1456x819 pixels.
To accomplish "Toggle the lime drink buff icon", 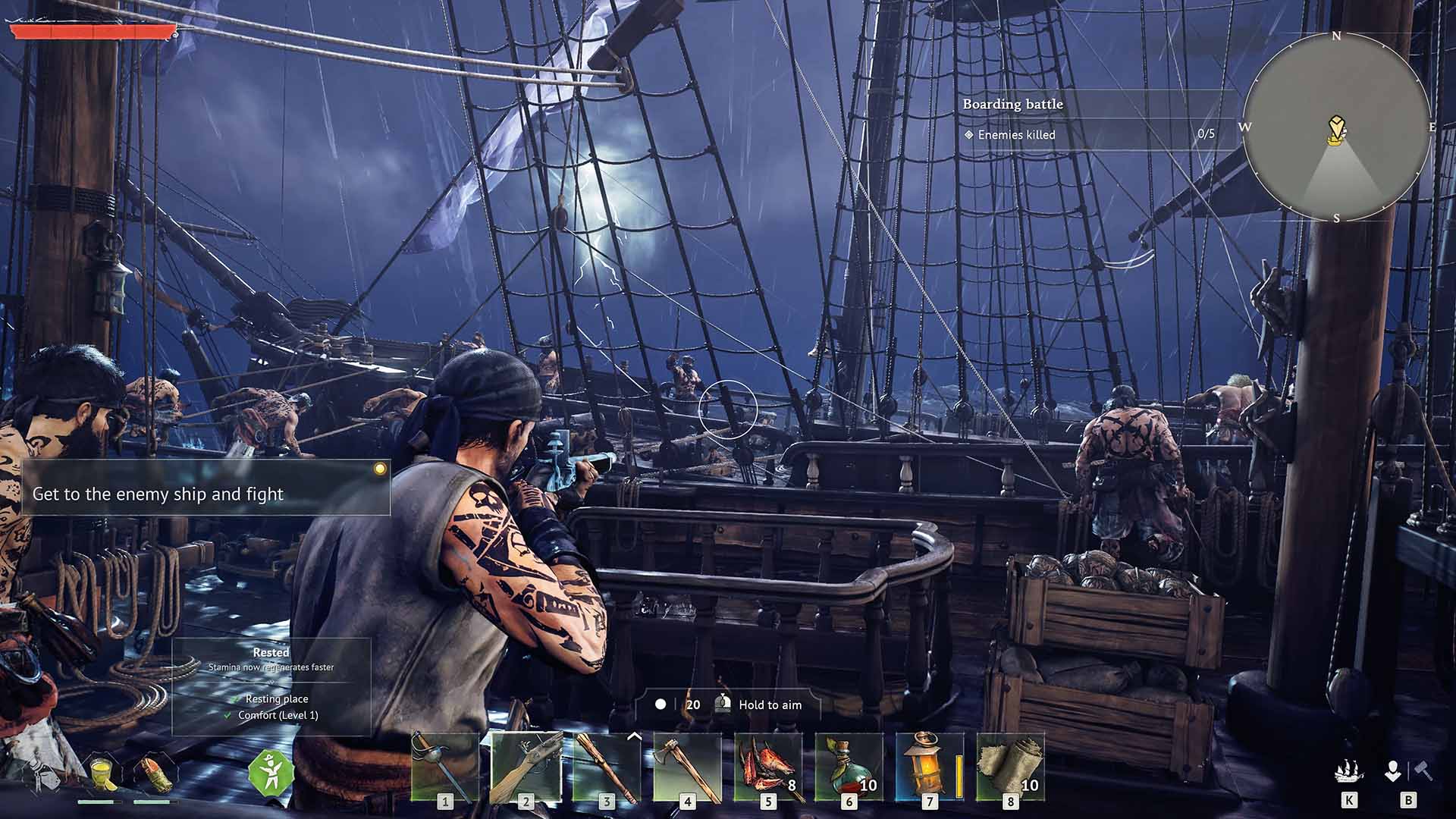I will coord(101,772).
